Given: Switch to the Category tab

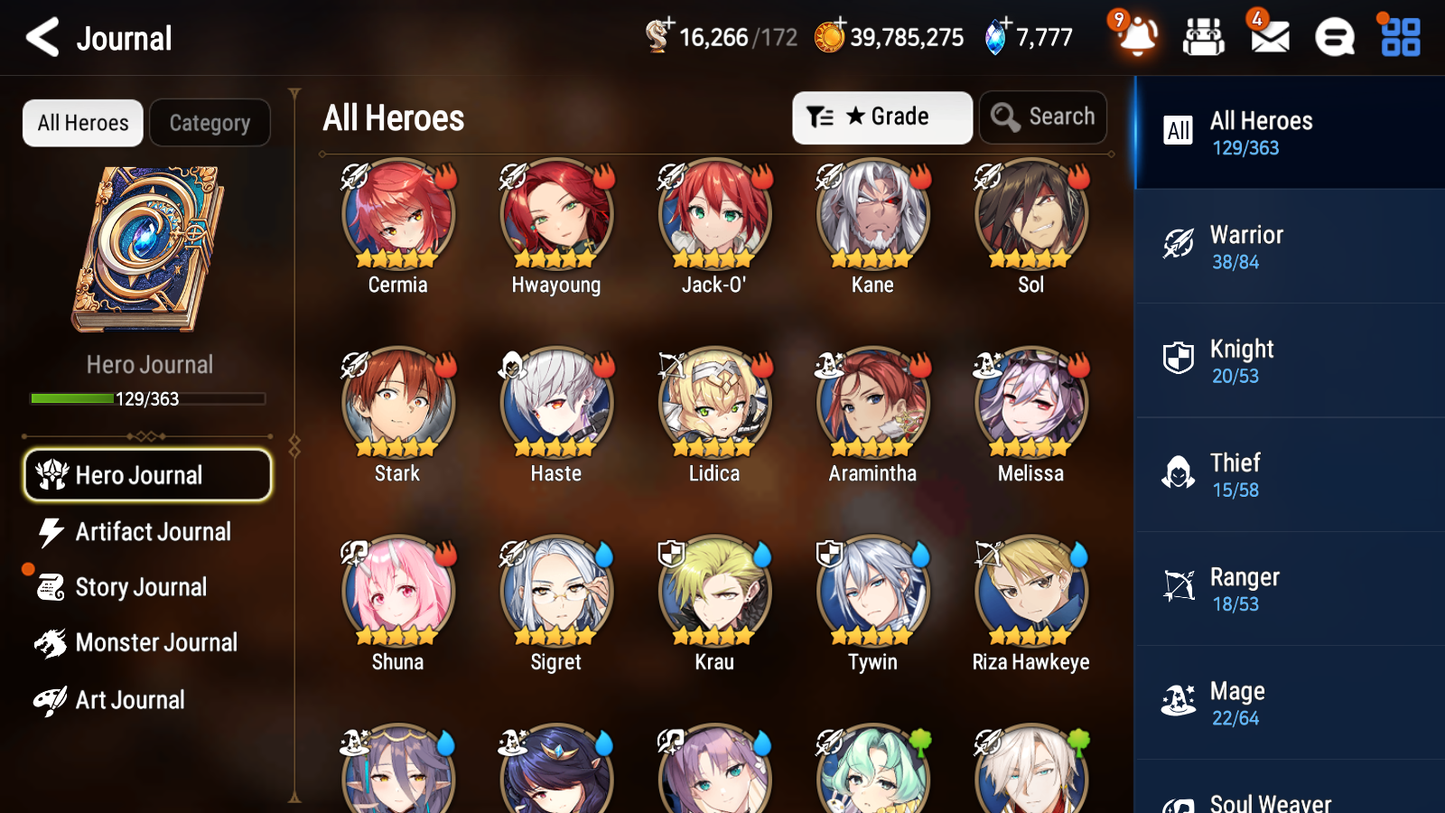Looking at the screenshot, I should pos(210,122).
